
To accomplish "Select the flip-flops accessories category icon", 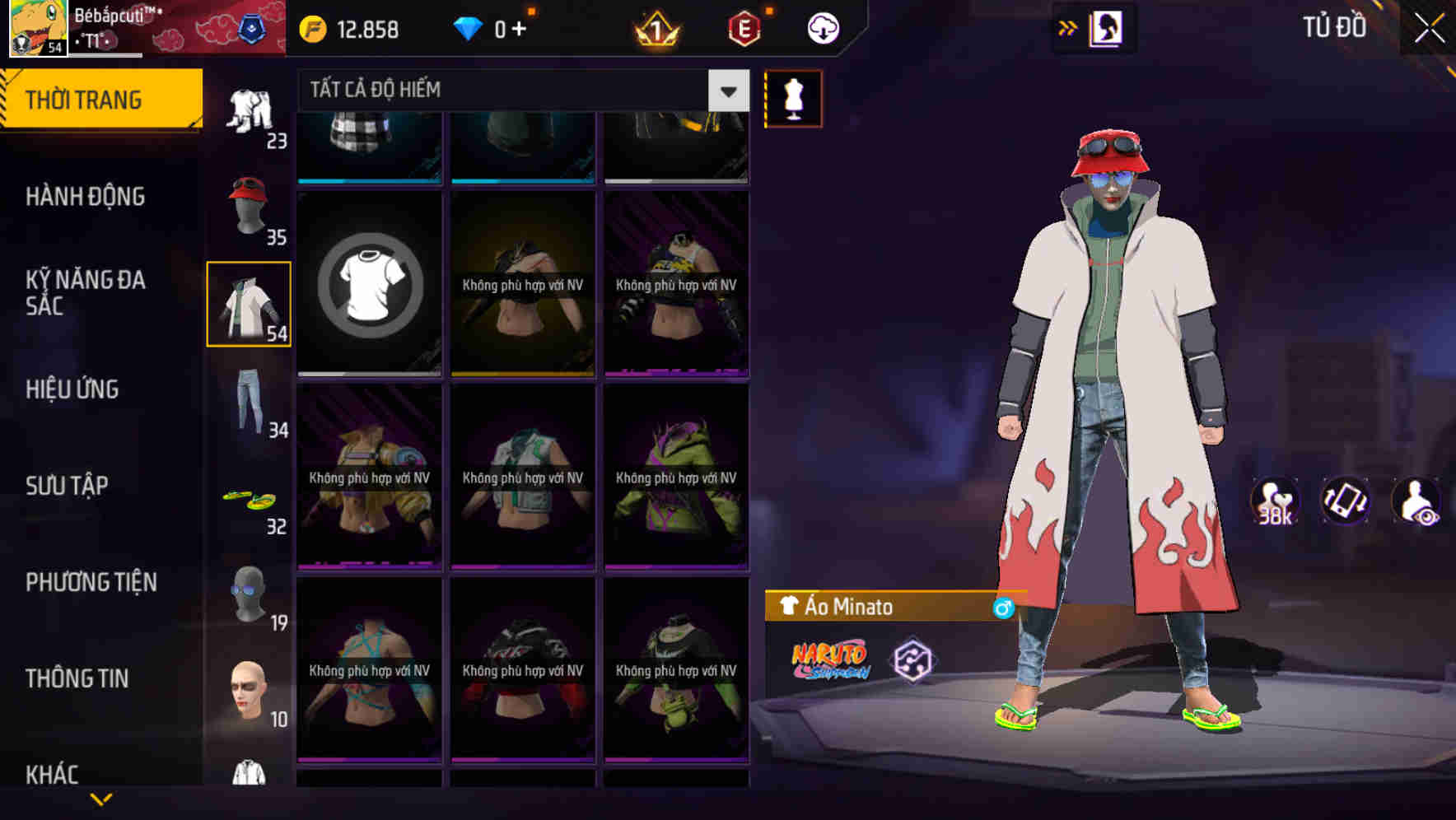I will [x=251, y=498].
